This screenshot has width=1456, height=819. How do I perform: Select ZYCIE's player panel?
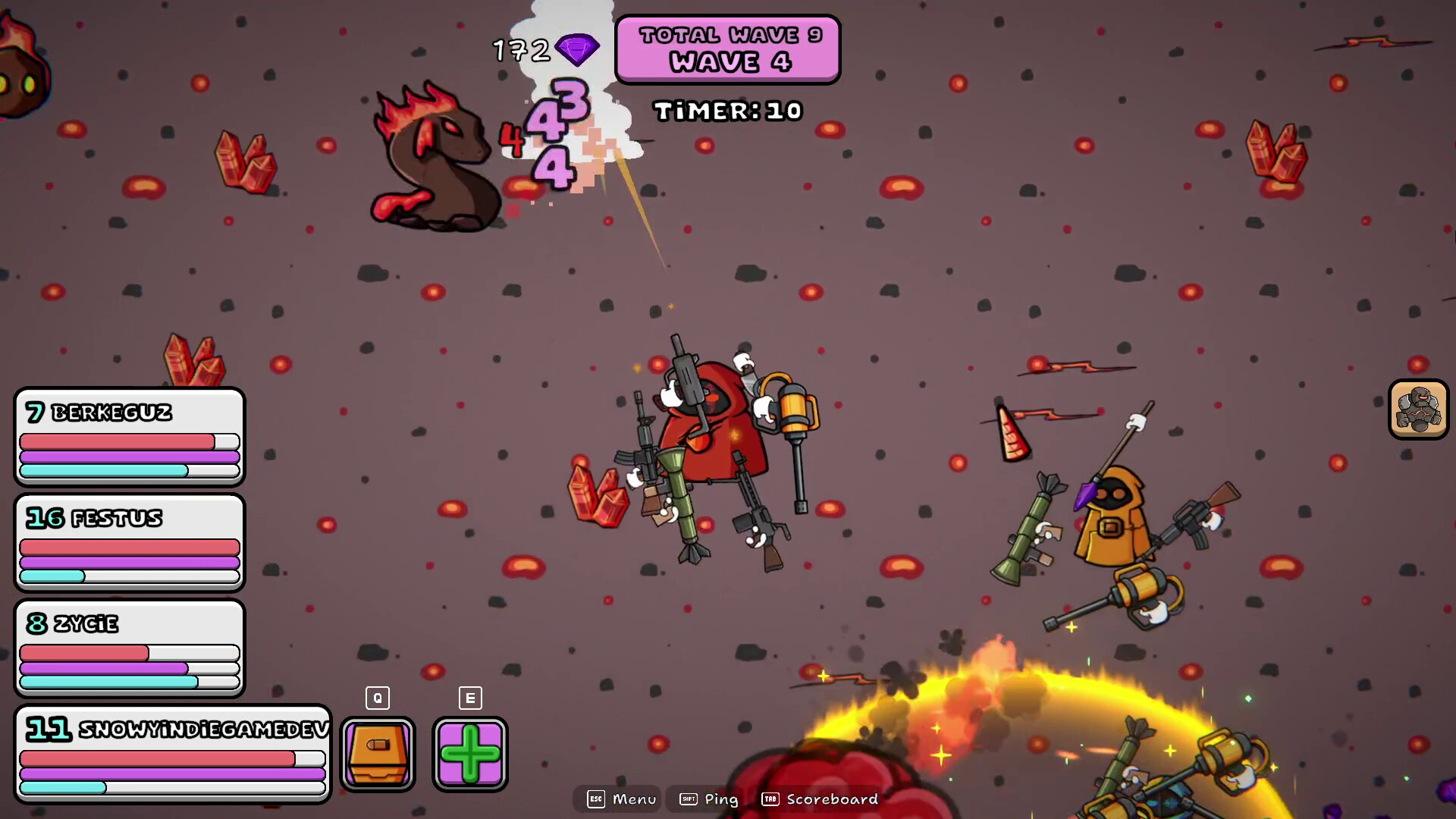pos(129,648)
